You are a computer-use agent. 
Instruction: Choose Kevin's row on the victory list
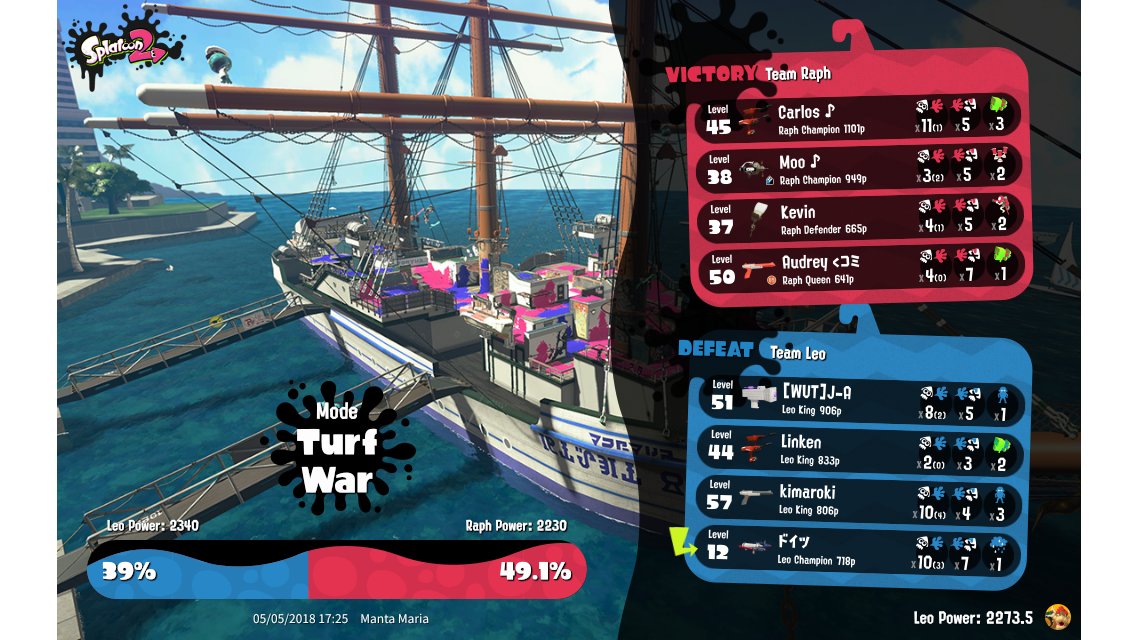tap(860, 218)
